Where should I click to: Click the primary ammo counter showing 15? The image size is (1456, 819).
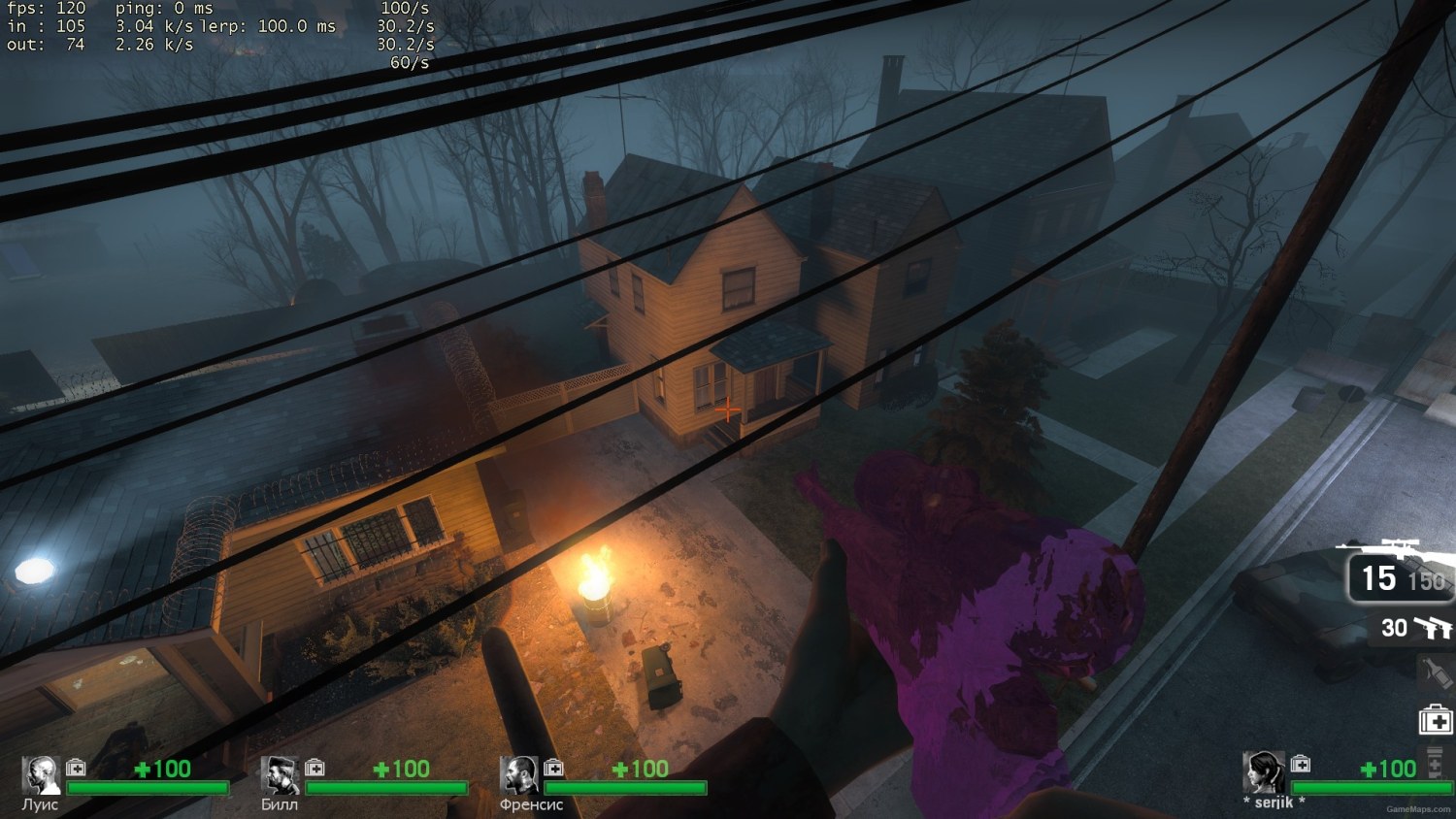tap(1378, 577)
